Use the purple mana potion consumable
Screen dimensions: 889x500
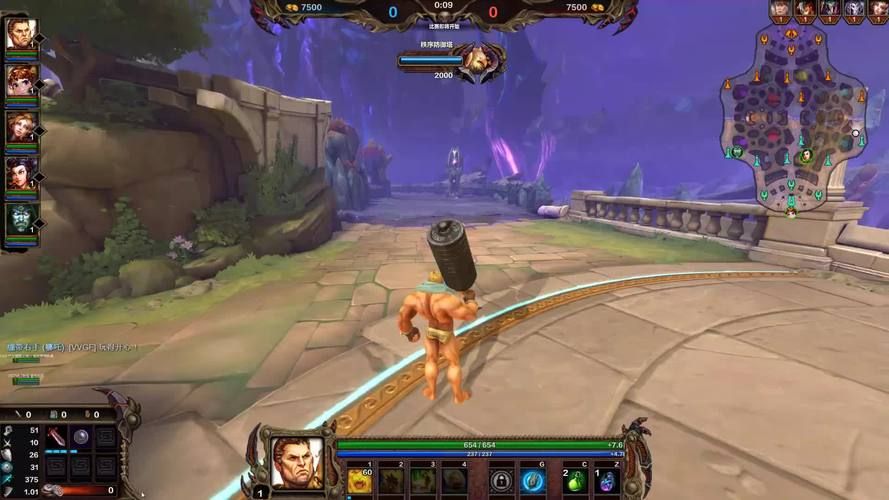(607, 481)
